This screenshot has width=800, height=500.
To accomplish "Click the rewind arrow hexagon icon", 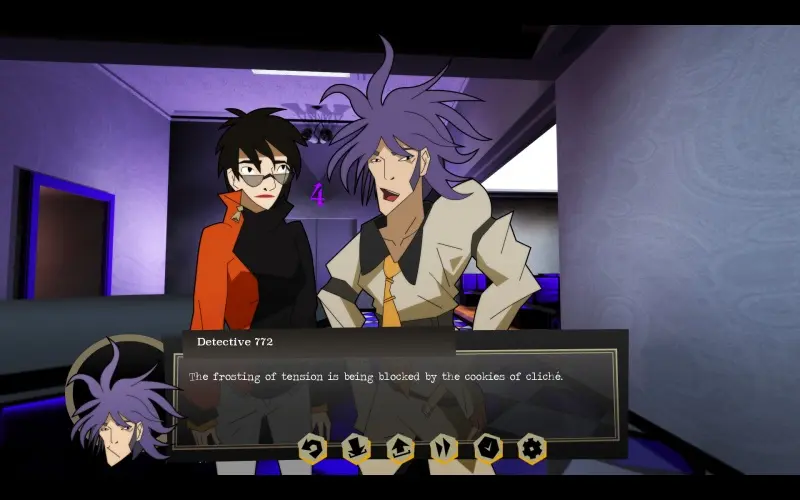I will point(313,448).
